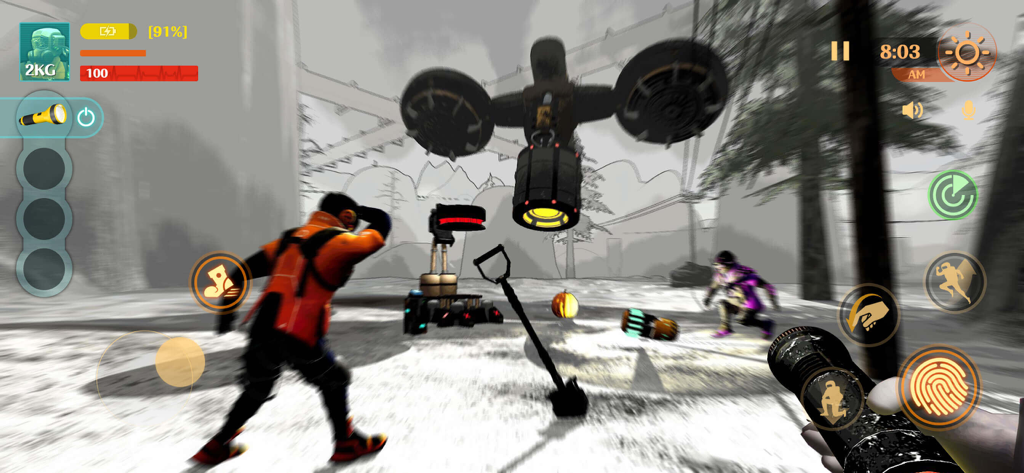This screenshot has height=473, width=1024.
Task: Tap the sun daytime icon
Action: (x=967, y=52)
